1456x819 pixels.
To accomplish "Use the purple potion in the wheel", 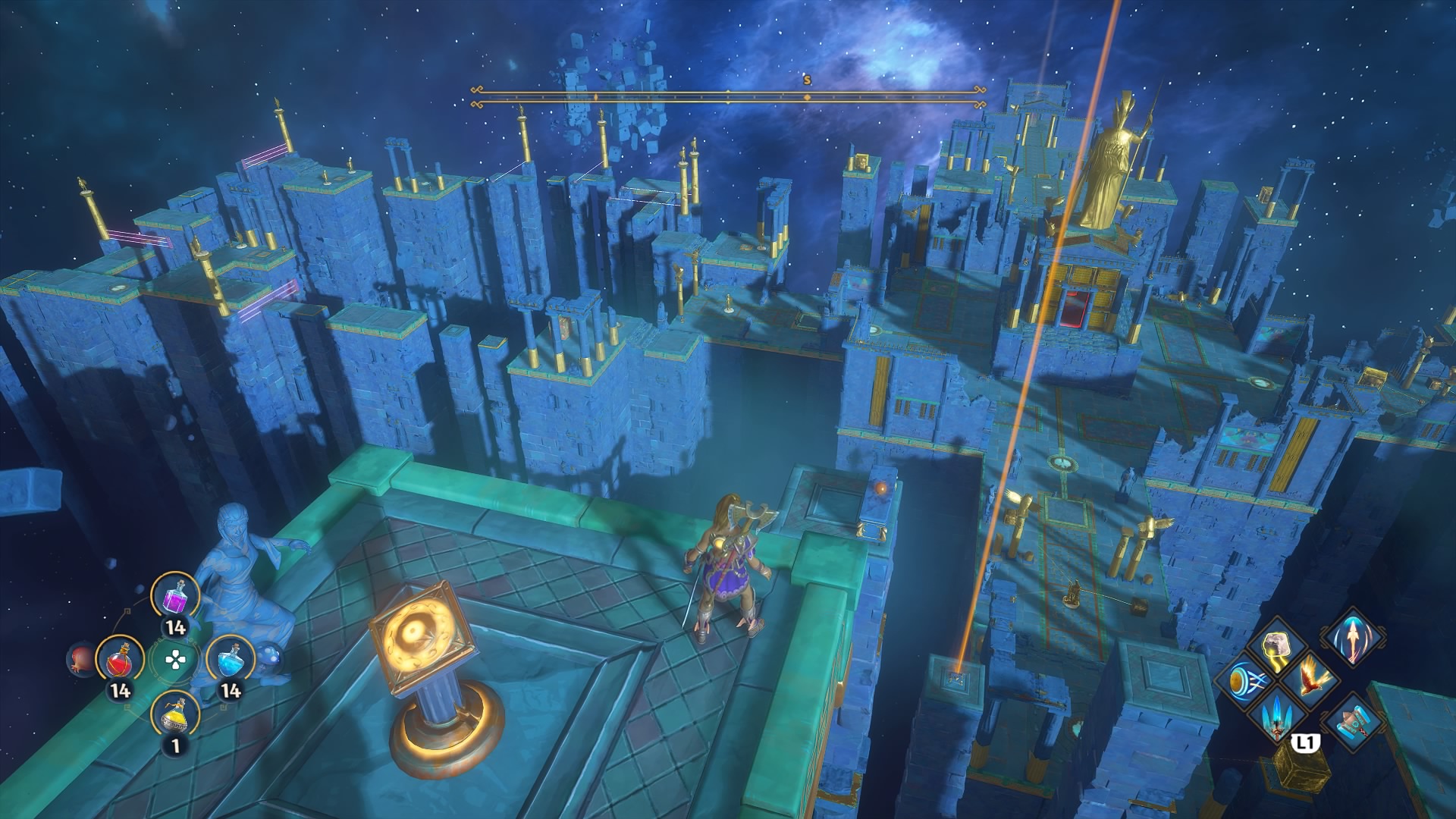I will click(x=175, y=596).
